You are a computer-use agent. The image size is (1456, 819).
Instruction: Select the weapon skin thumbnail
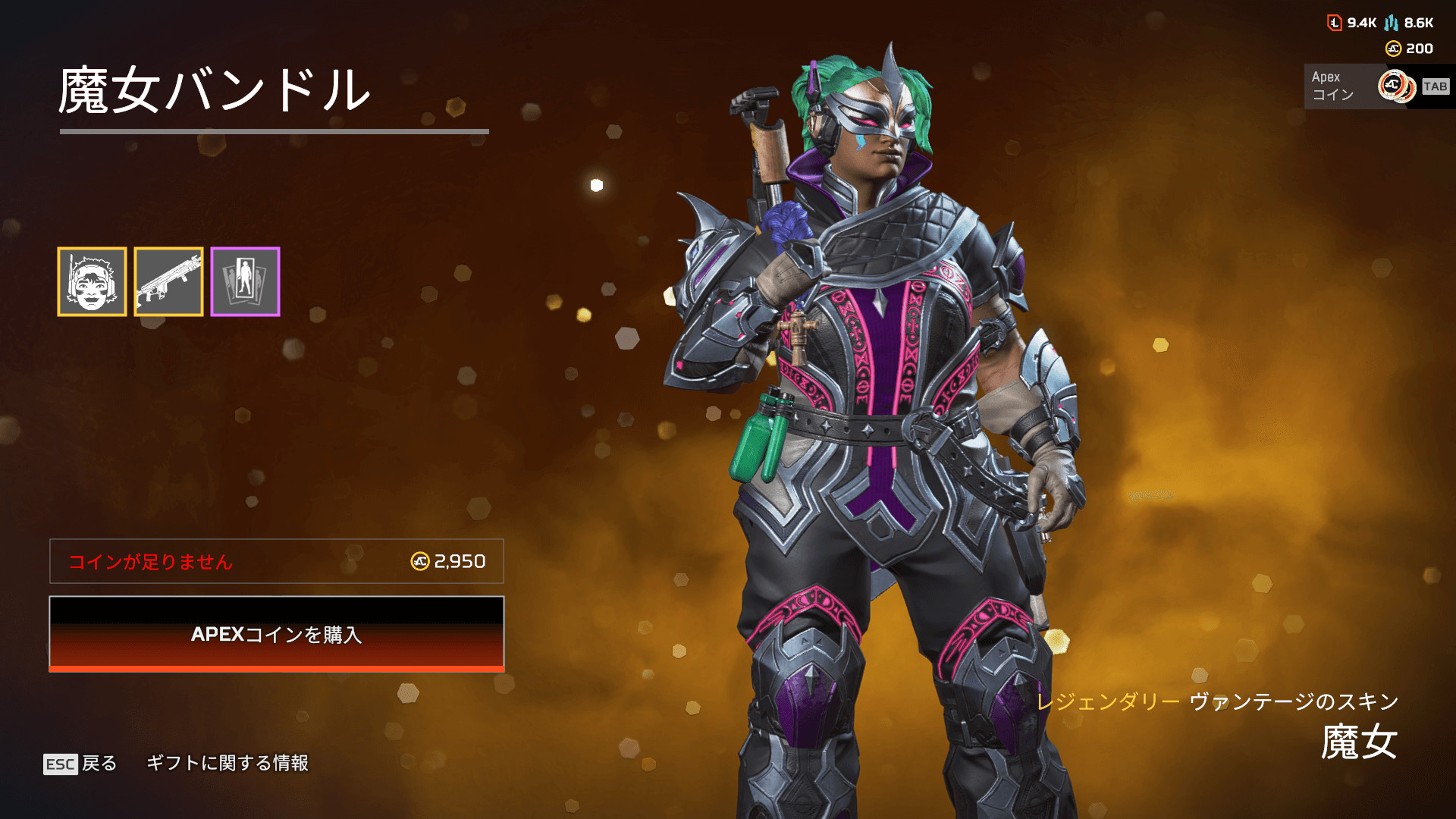[168, 281]
